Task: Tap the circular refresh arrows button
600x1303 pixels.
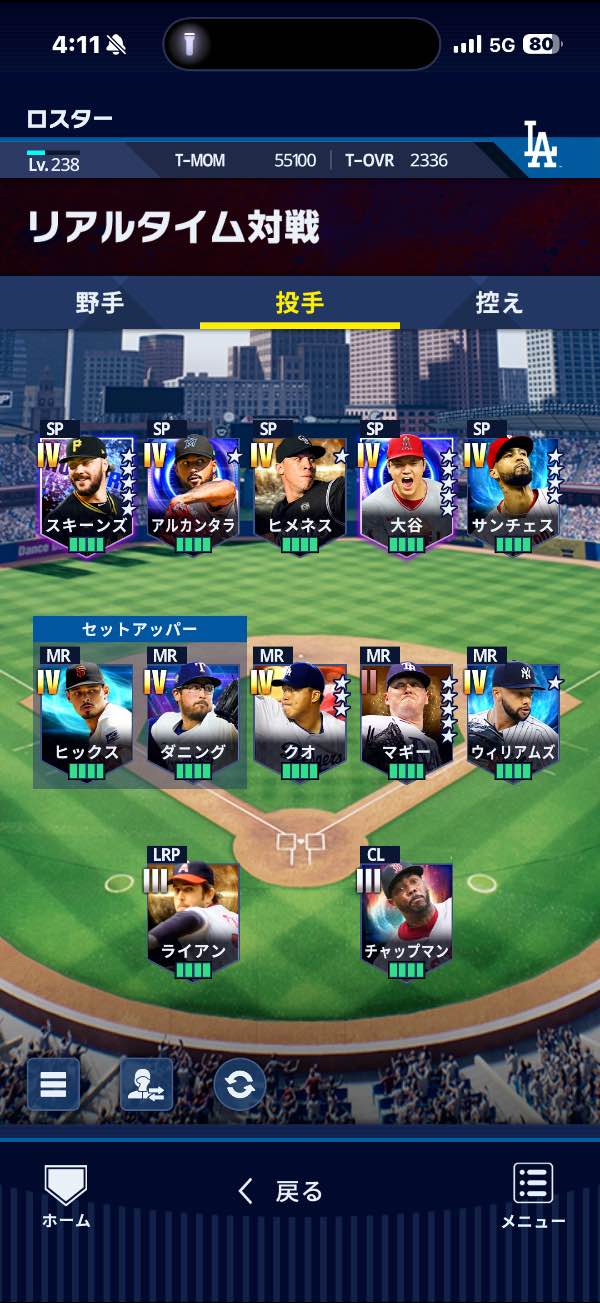Action: point(239,1084)
